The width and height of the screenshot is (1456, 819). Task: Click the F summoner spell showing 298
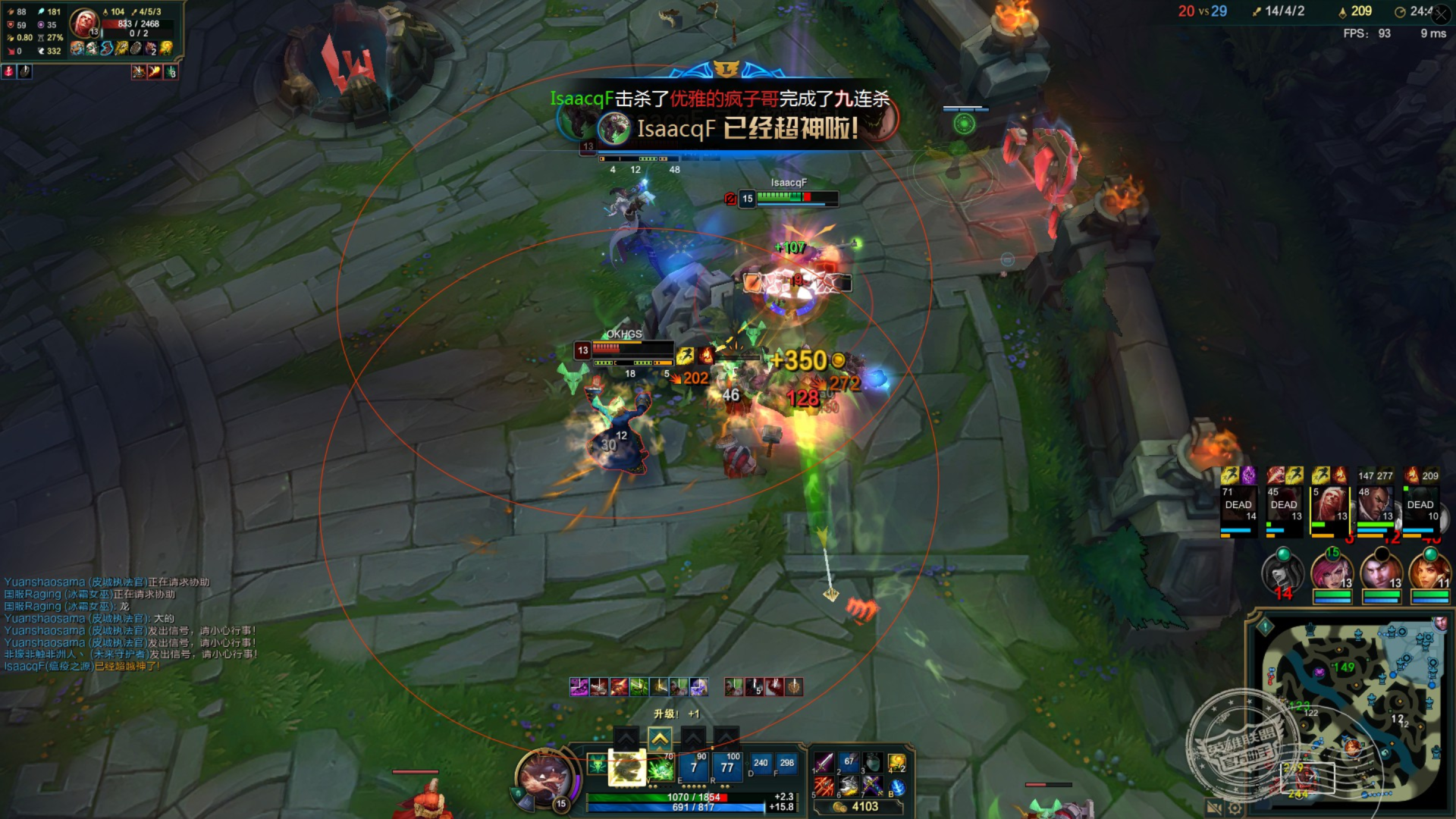786,763
